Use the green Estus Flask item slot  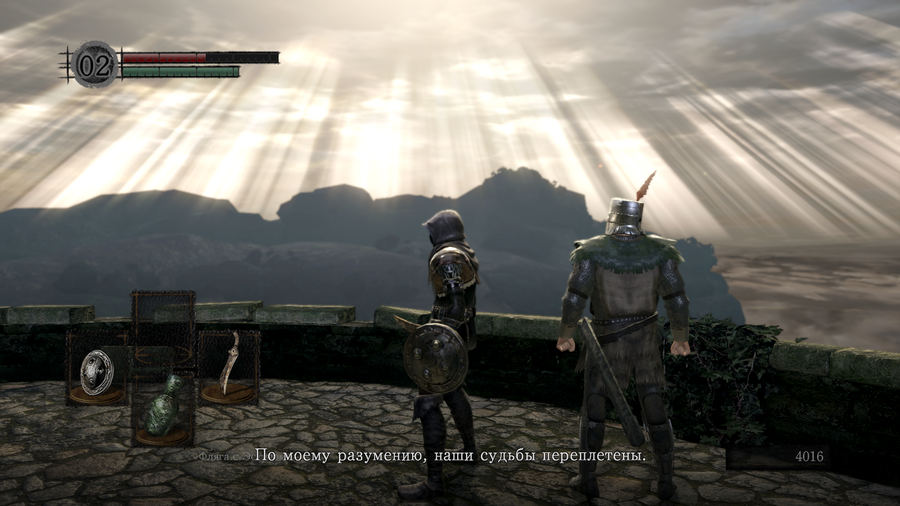tap(163, 407)
